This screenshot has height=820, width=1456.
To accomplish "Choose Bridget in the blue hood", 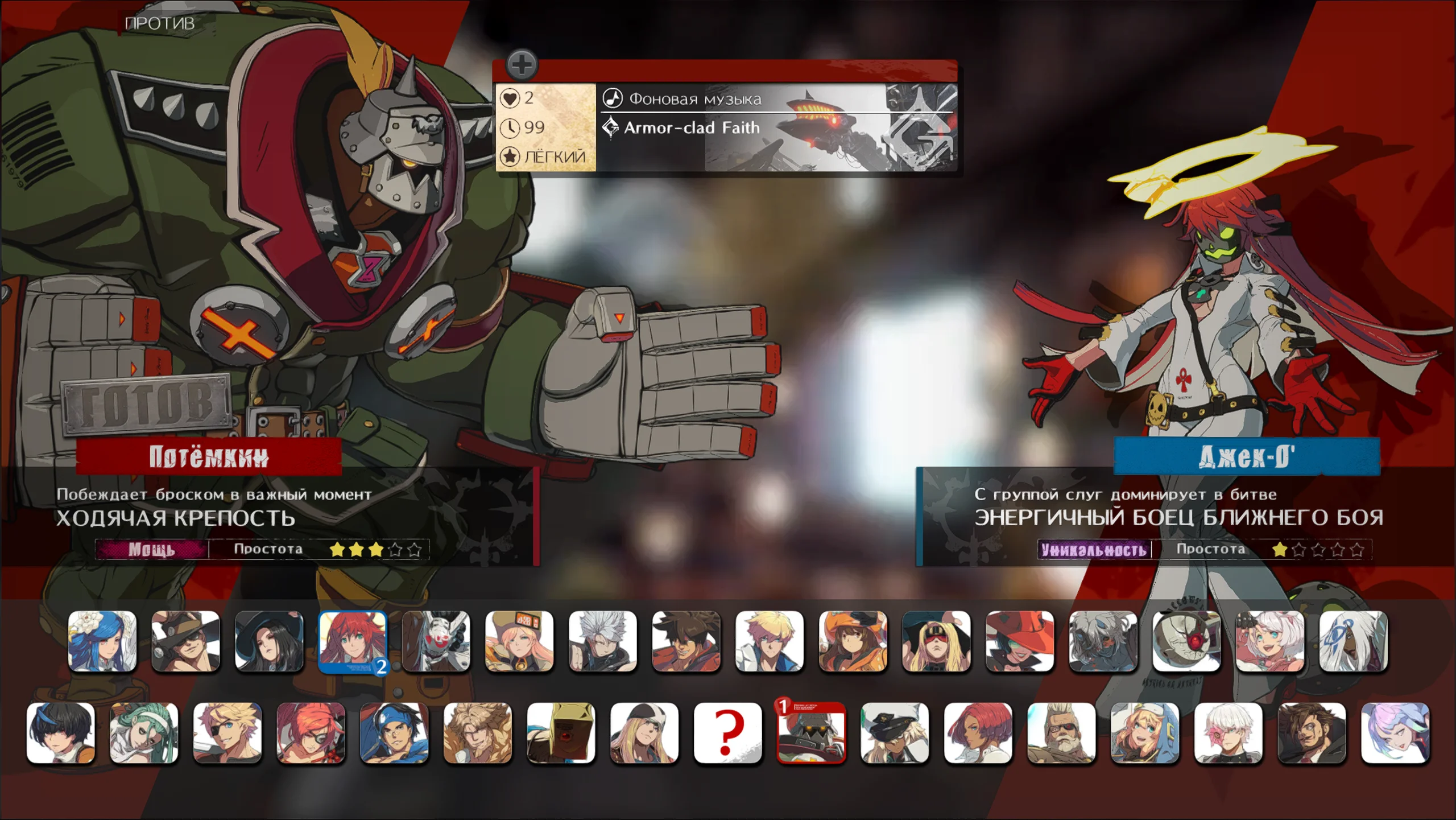I will point(1145,732).
